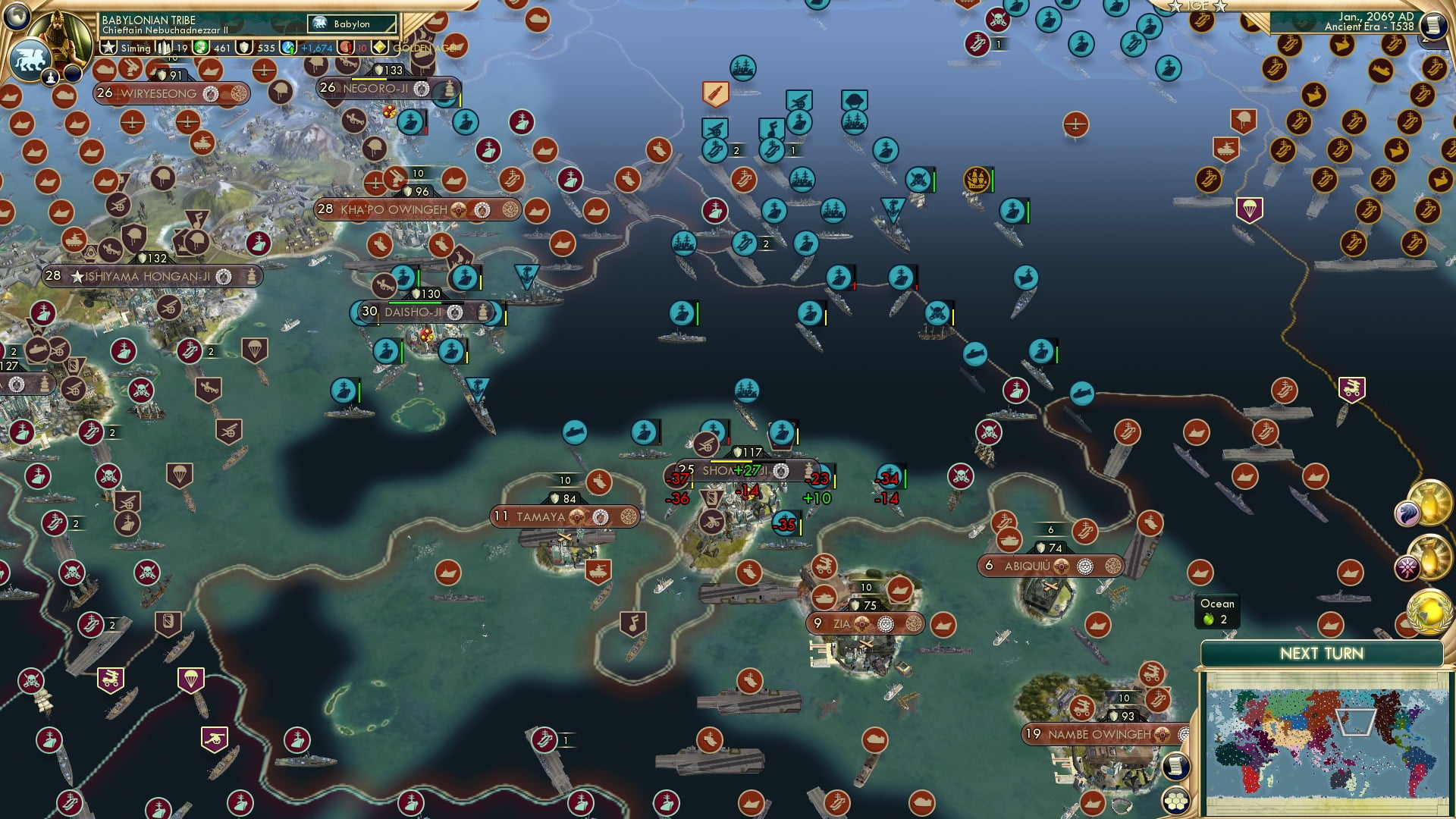Open the purple social policy notification bubble
1456x819 pixels.
tap(1408, 567)
